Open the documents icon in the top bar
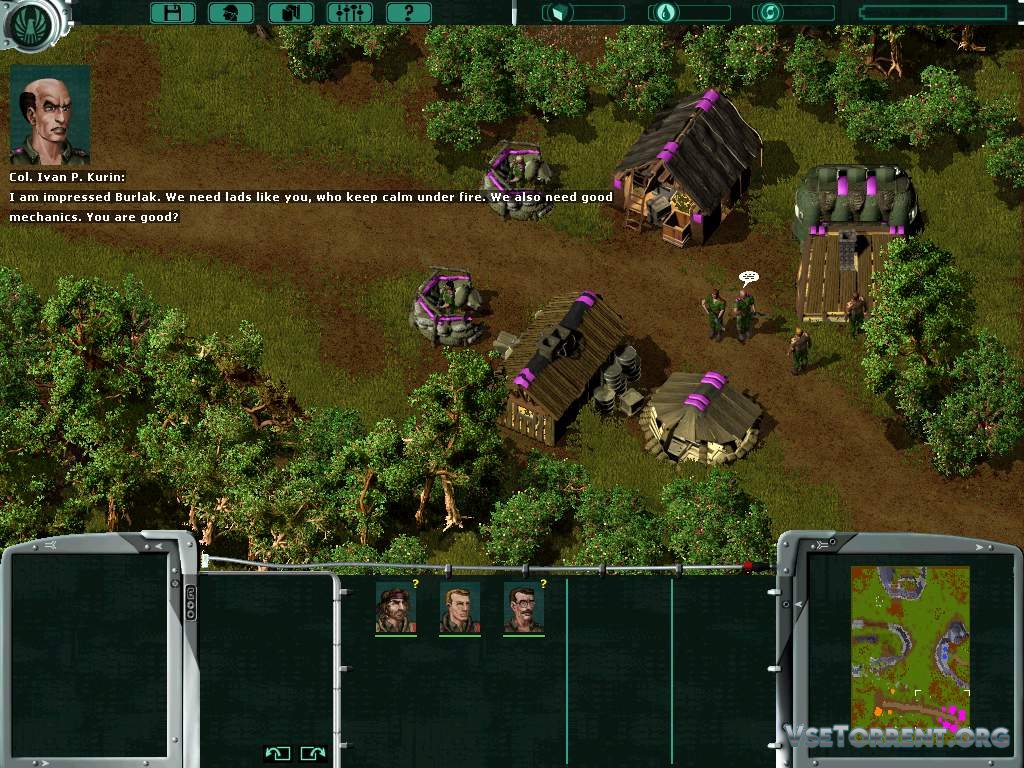 point(291,13)
